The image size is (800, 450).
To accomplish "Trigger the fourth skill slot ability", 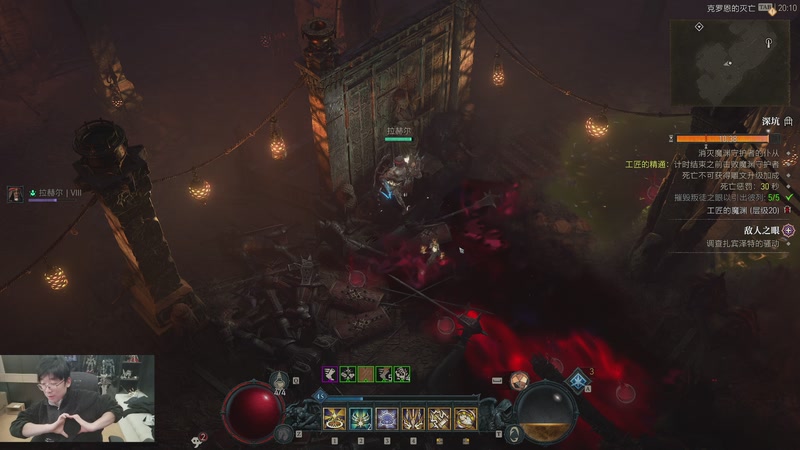I will click(413, 418).
